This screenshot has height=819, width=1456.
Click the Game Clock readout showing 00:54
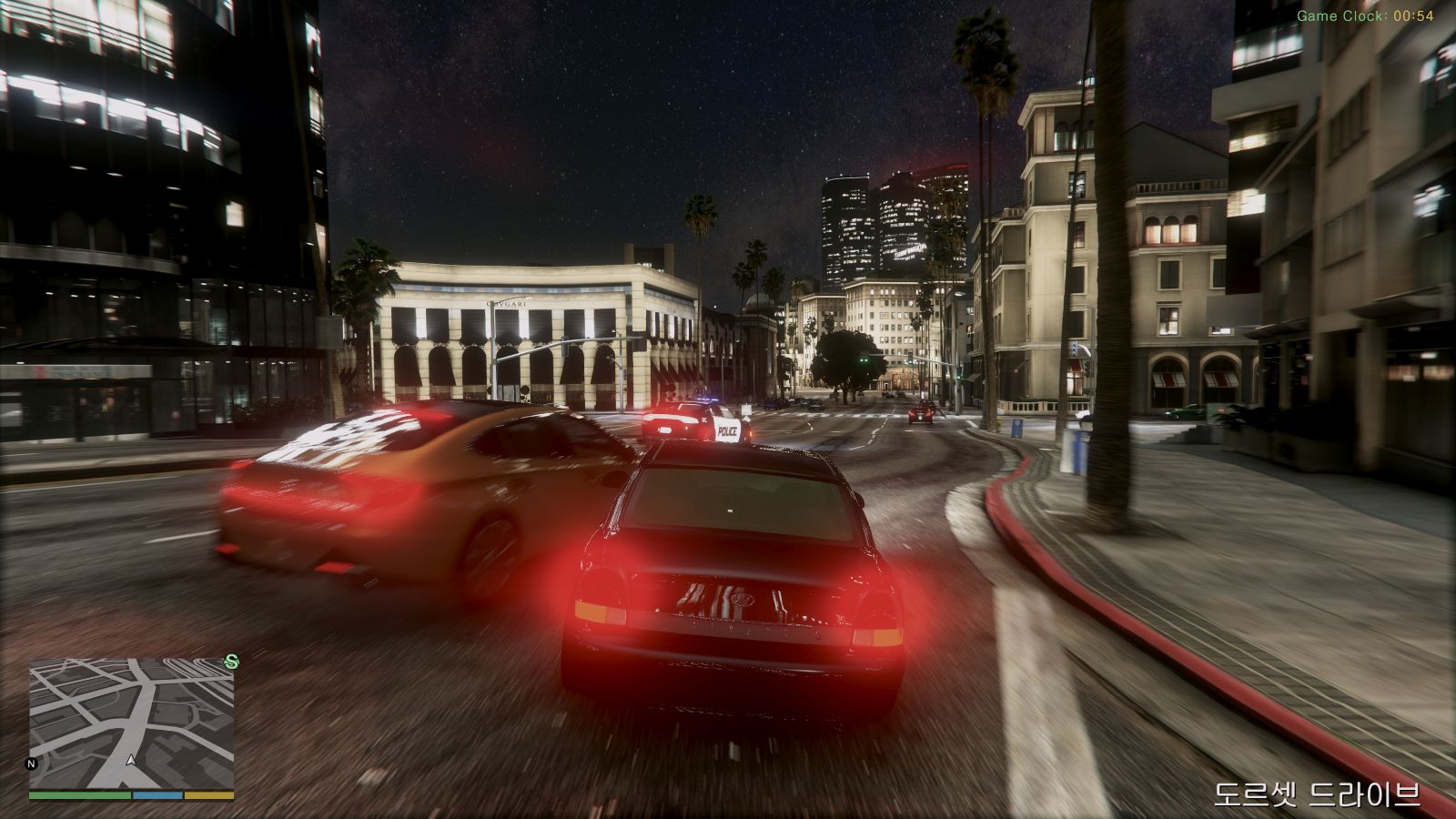tap(1367, 13)
